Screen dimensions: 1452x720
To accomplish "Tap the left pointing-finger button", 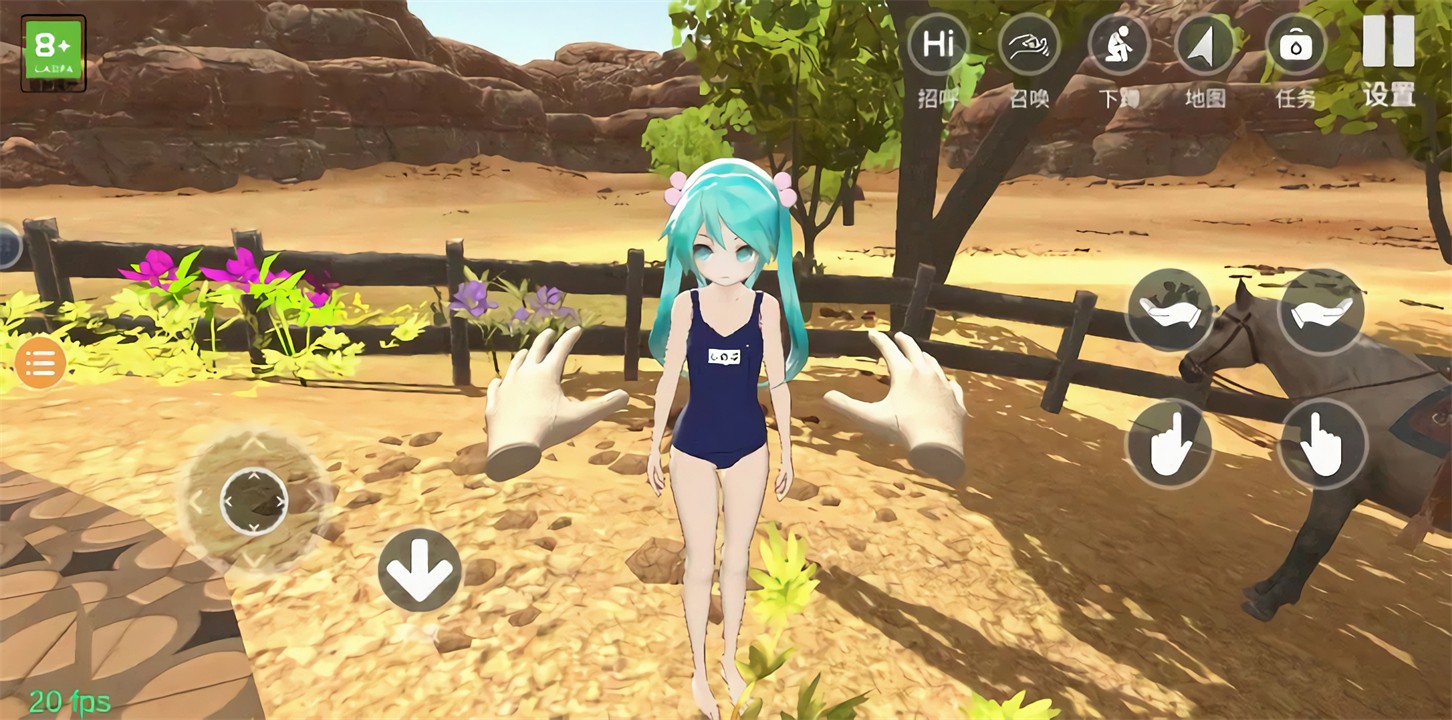I will (x=1170, y=444).
